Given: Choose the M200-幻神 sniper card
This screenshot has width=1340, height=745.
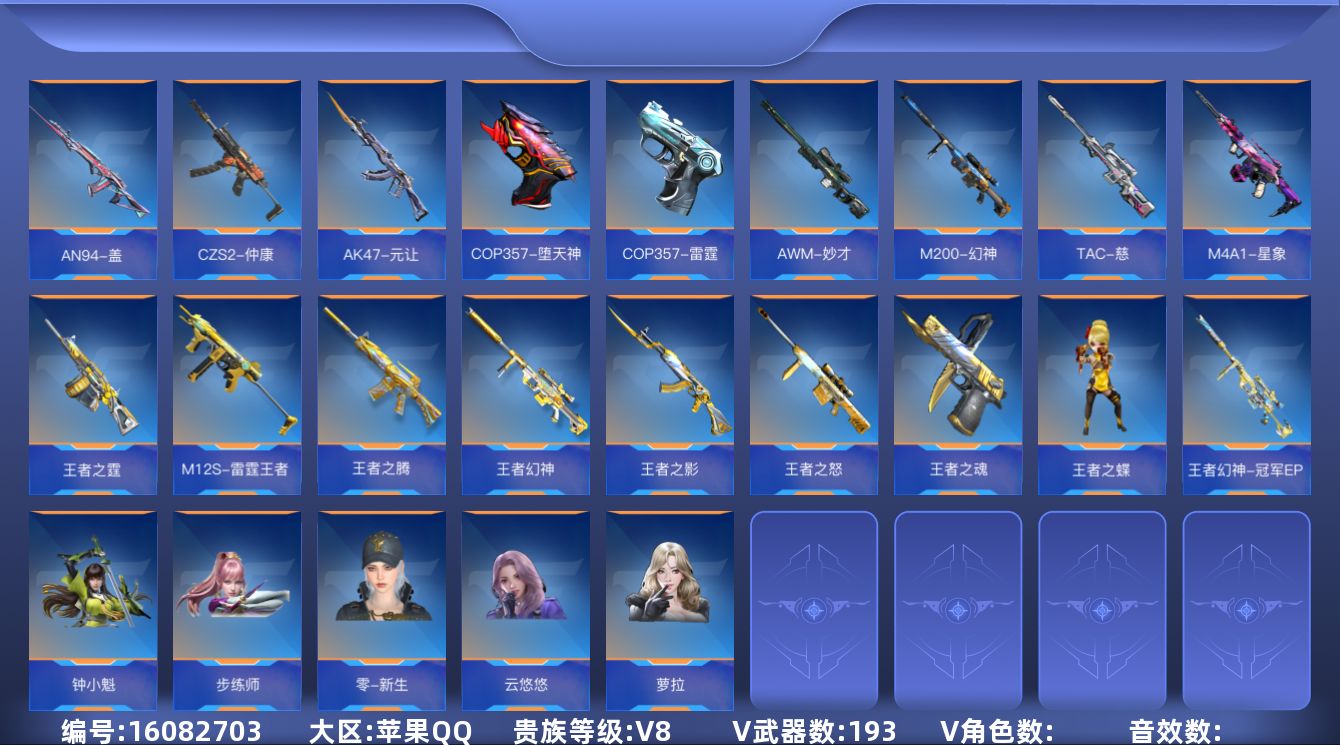Looking at the screenshot, I should tap(957, 180).
